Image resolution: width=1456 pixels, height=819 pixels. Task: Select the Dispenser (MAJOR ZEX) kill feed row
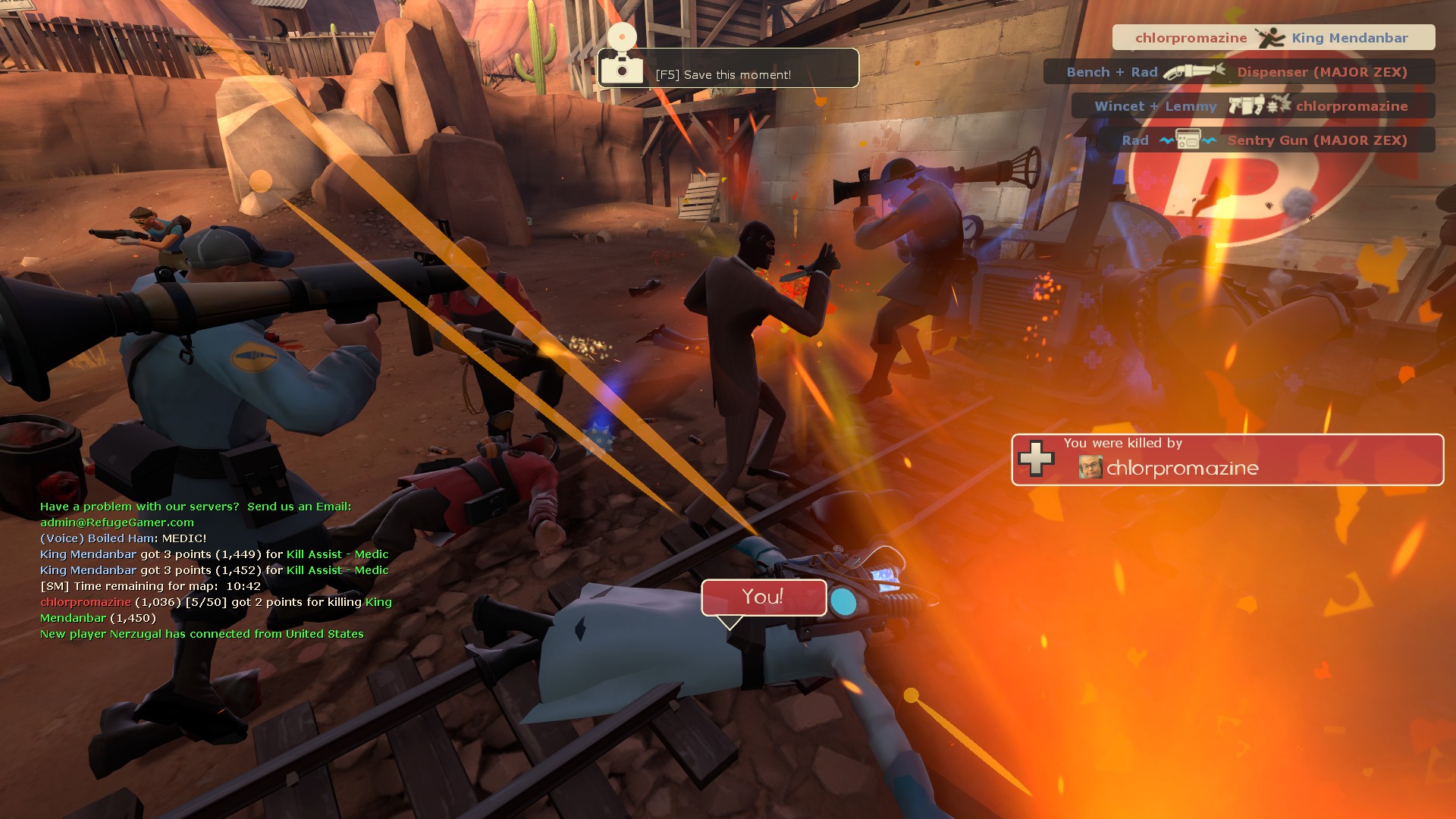[1238, 72]
